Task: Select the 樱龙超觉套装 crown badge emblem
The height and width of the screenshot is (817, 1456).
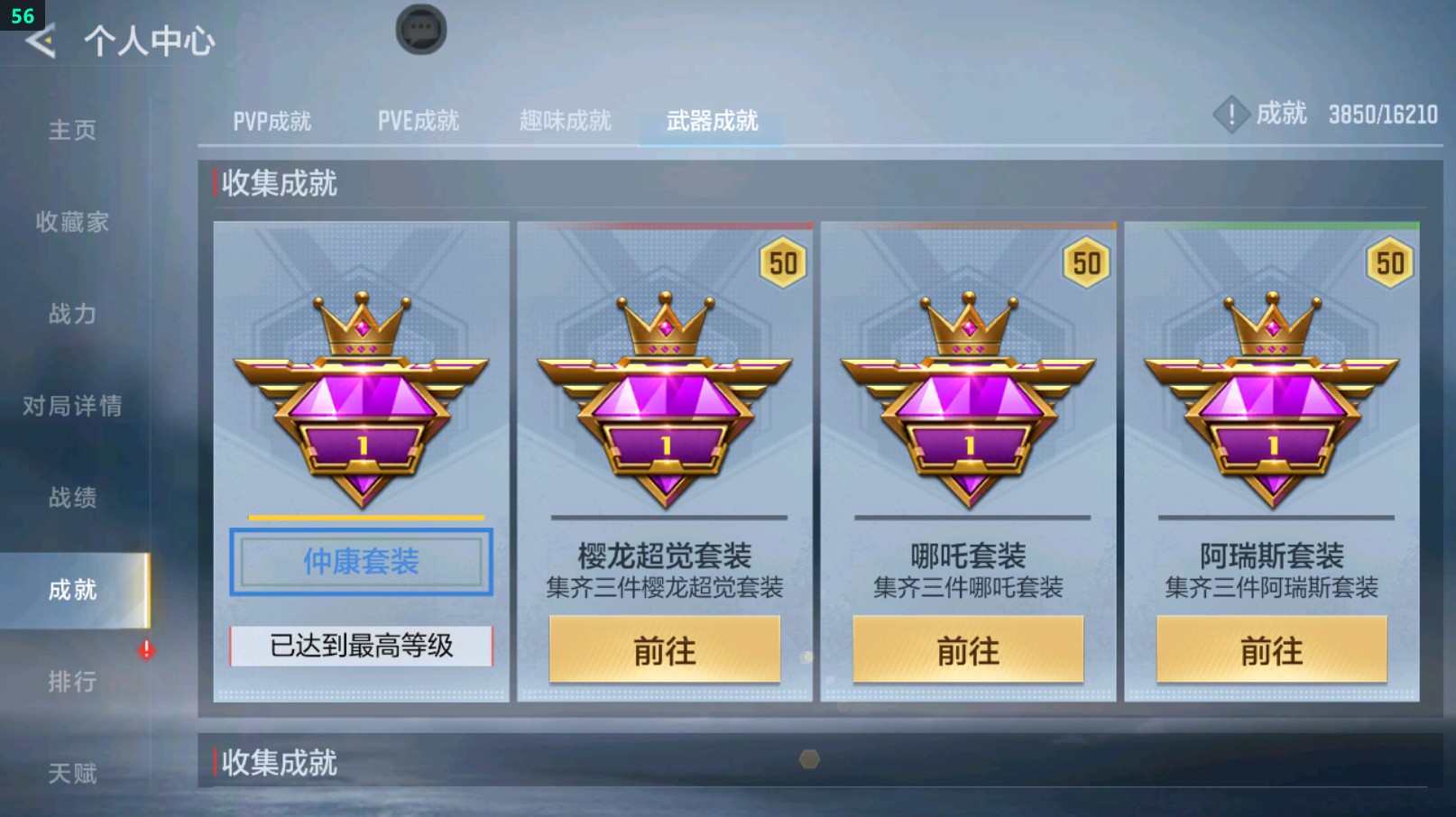Action: [664, 397]
